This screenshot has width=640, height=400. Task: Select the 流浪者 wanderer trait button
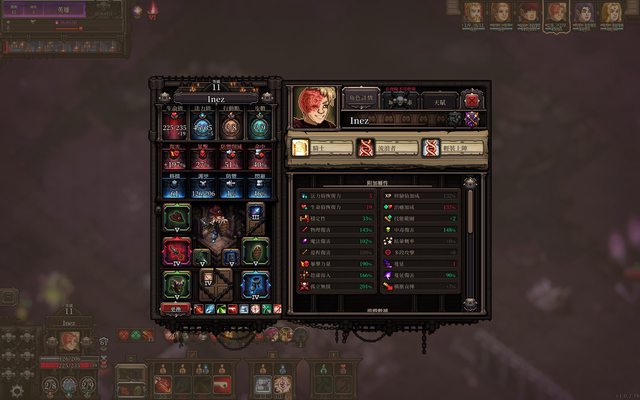tap(384, 148)
